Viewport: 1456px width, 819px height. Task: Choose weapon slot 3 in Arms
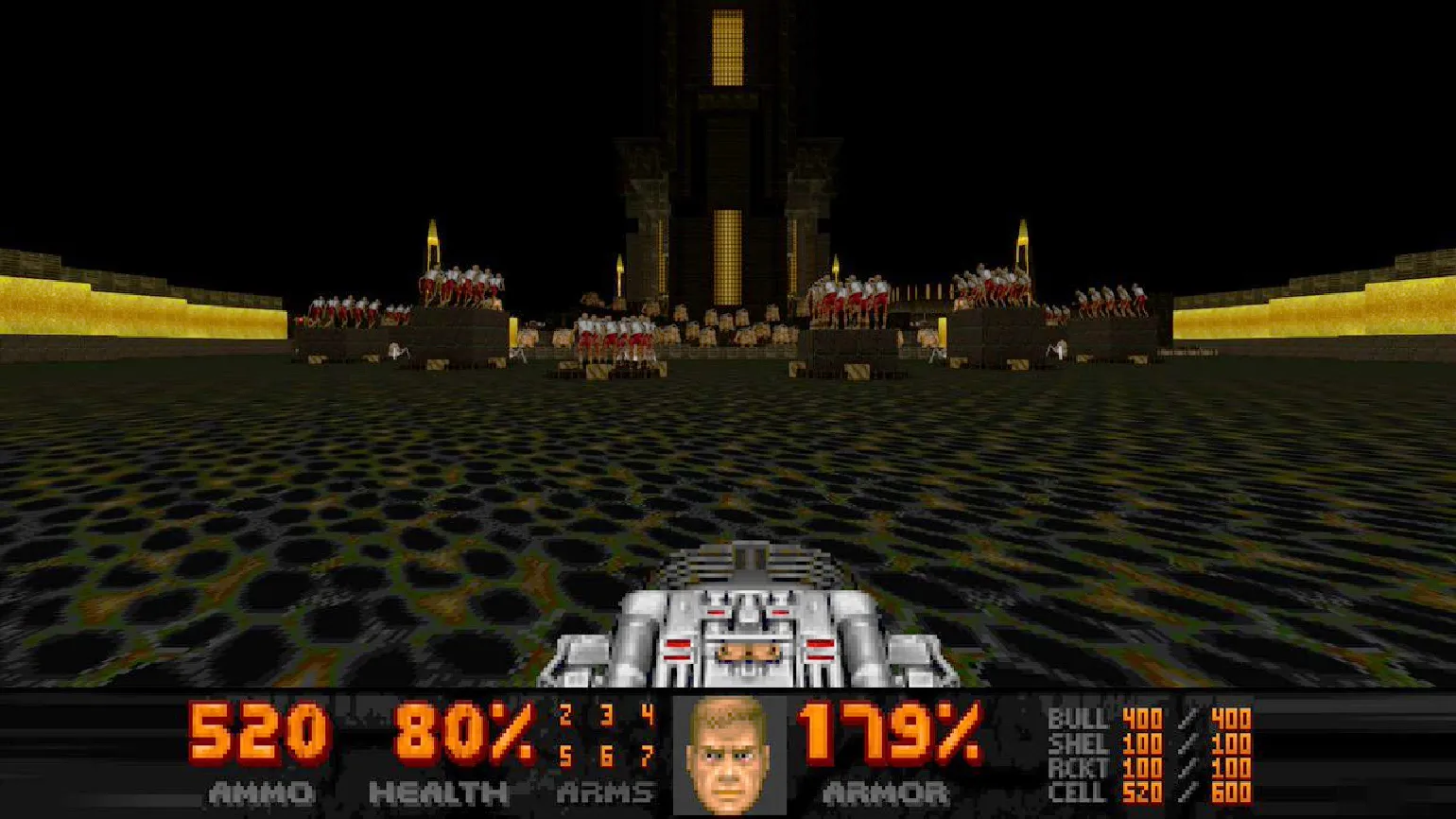[x=606, y=715]
